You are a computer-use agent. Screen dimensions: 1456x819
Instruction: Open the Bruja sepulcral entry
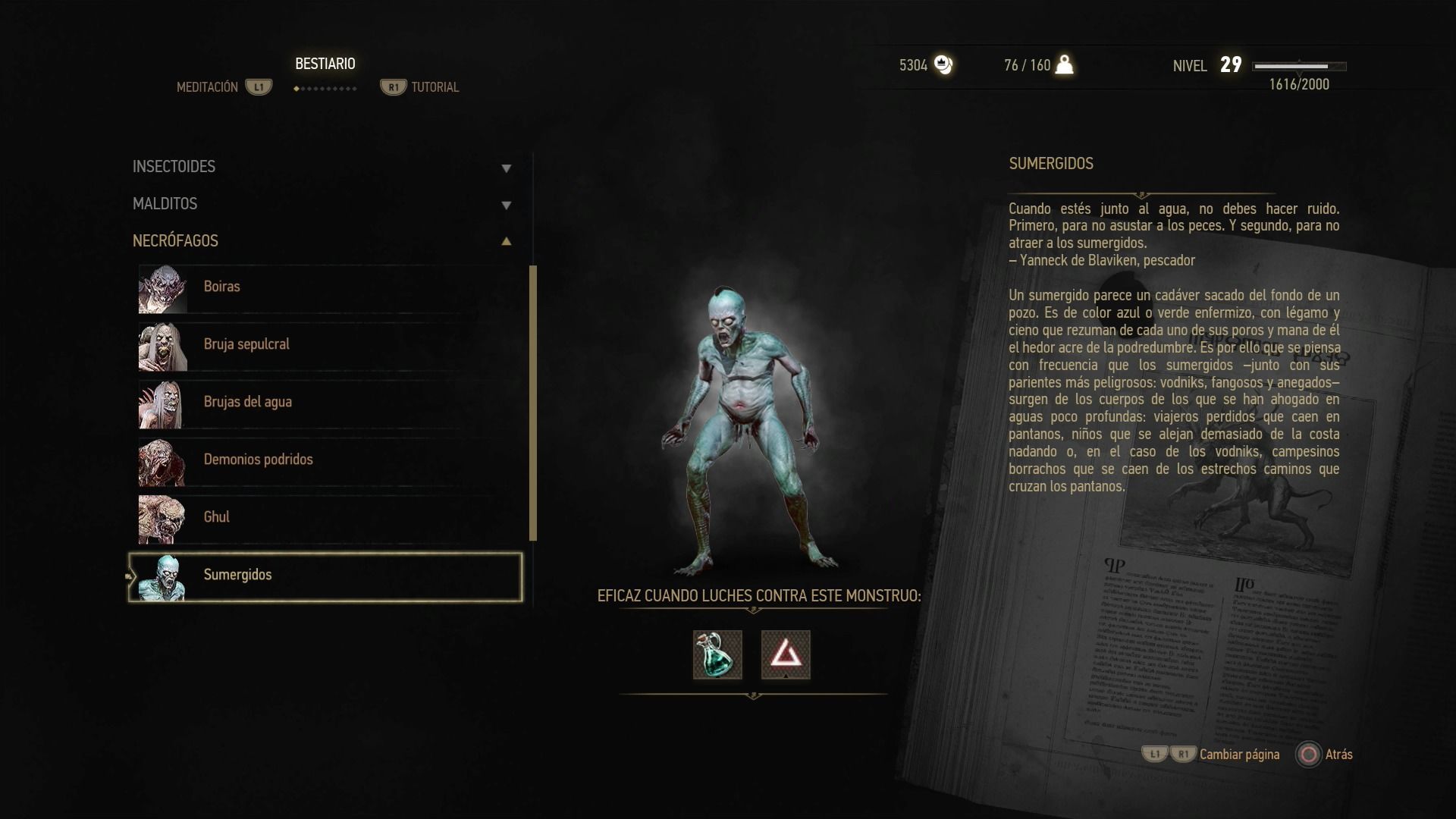click(x=326, y=345)
